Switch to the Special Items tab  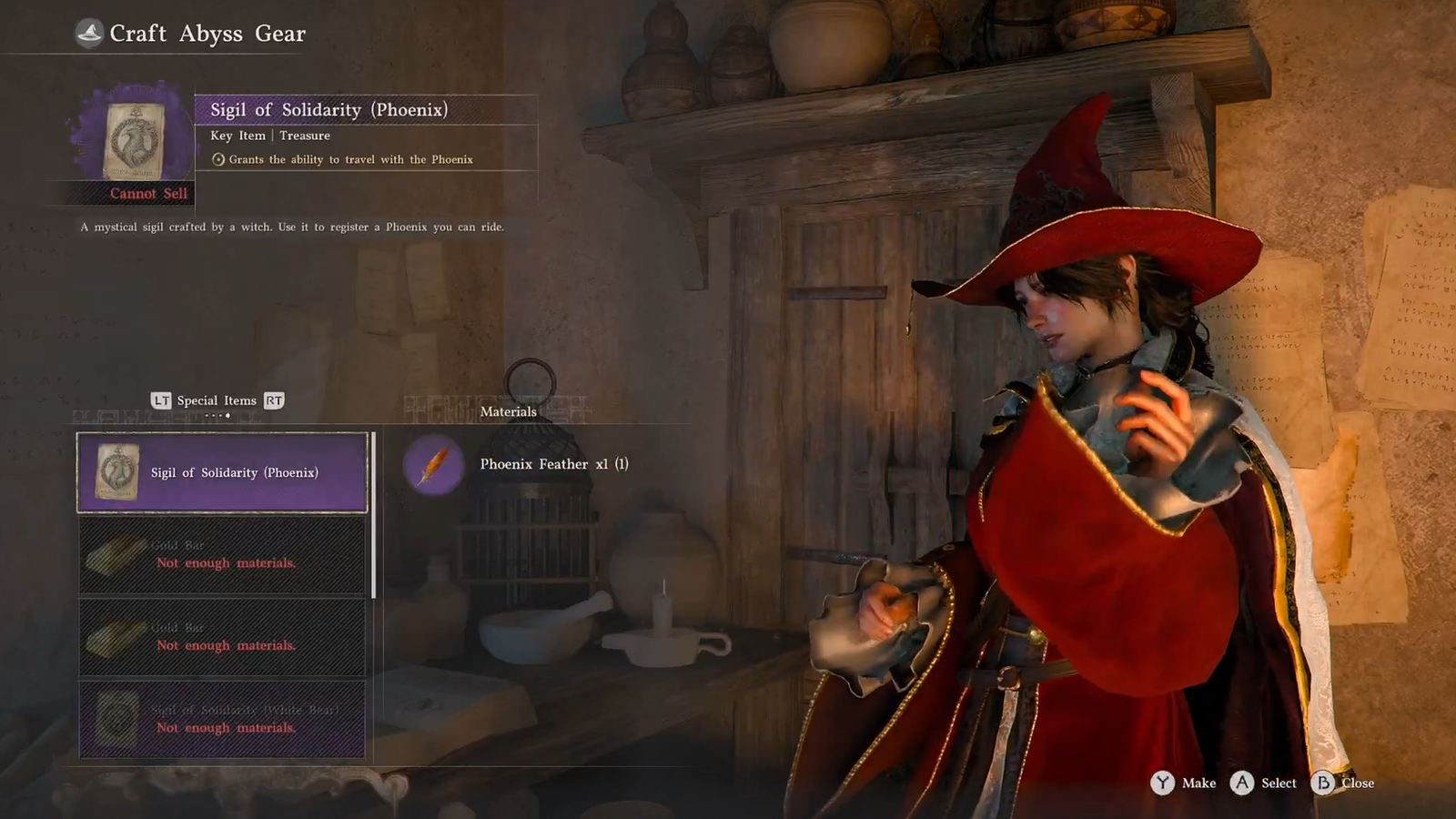click(217, 400)
